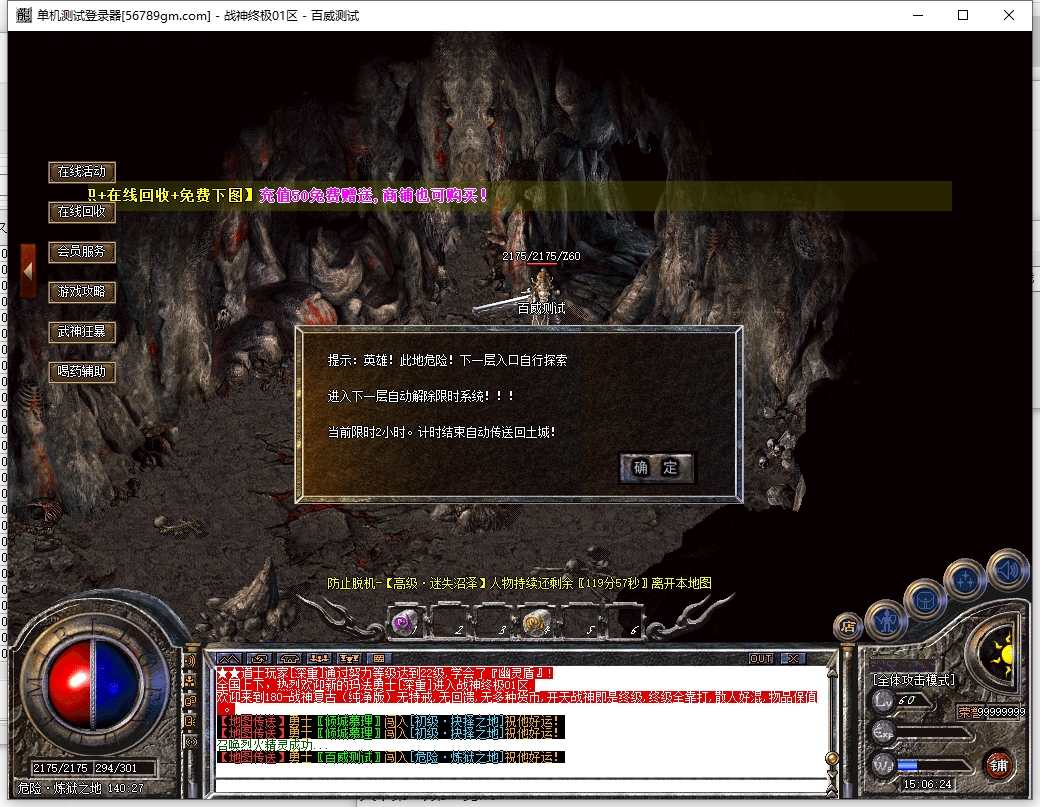The image size is (1040, 807).
Task: Maximize the game window
Action: 963,15
